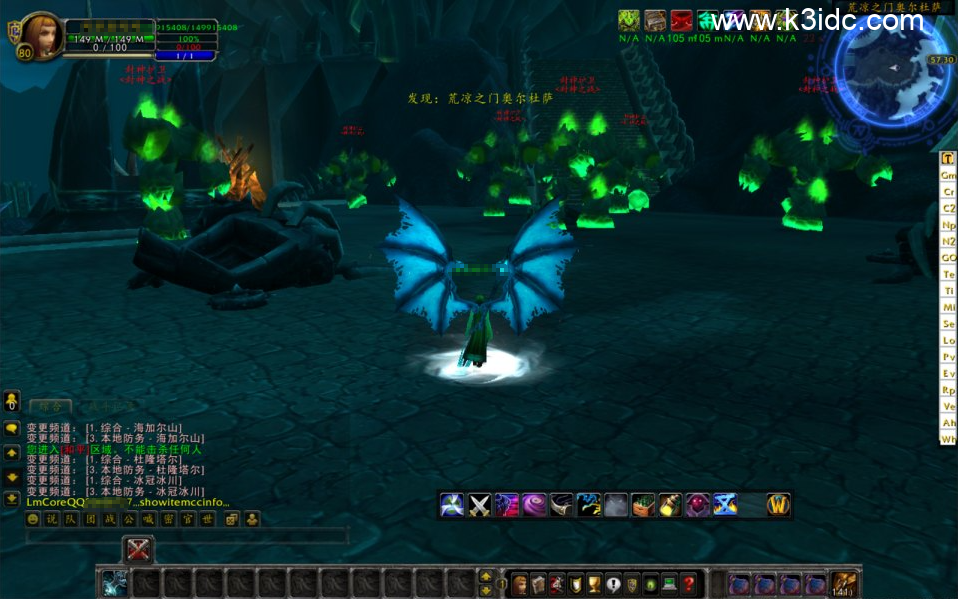
Task: Choose the 队 party channel button
Action: [71, 519]
